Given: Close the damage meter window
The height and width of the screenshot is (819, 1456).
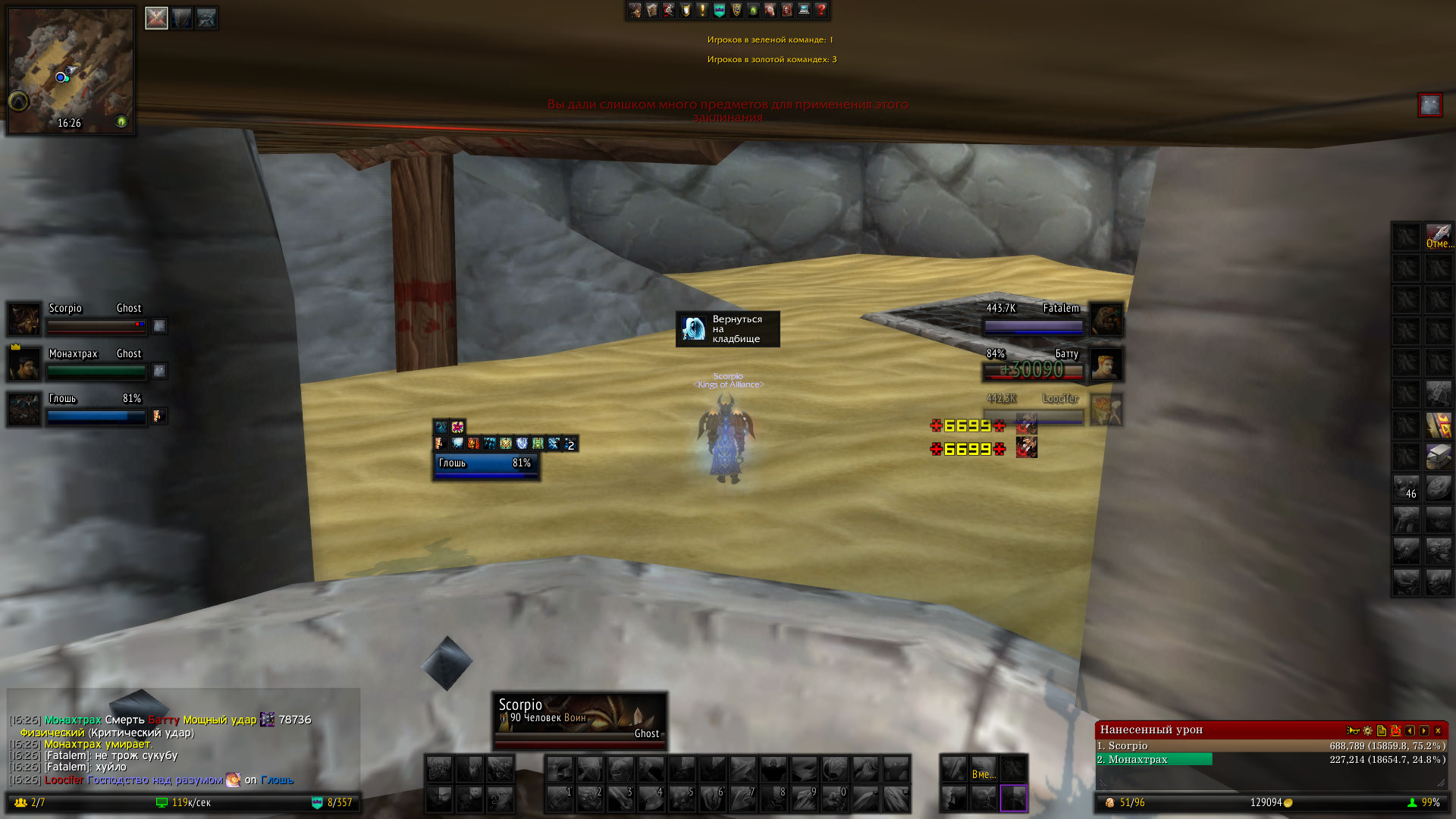Looking at the screenshot, I should pos(1438,730).
